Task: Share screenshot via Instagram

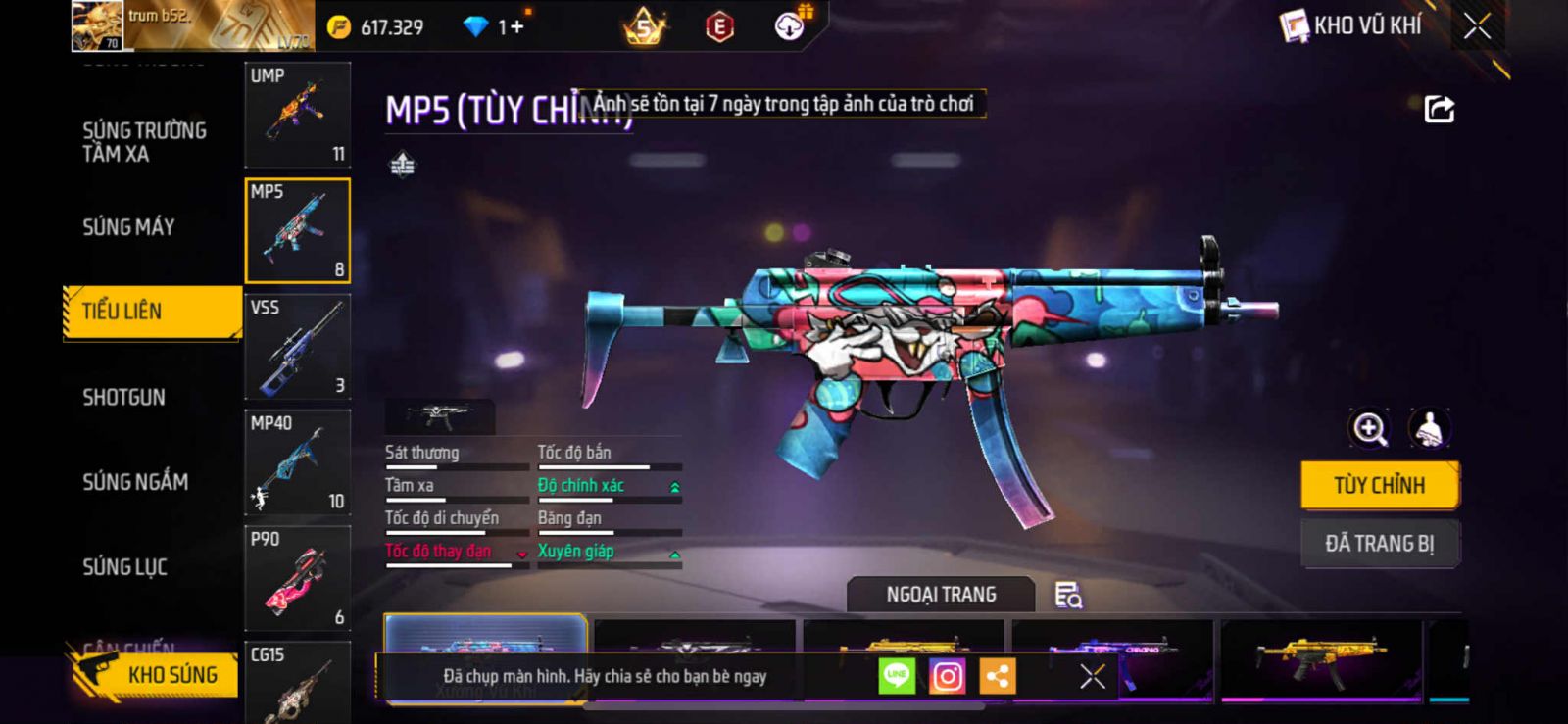Action: click(x=947, y=676)
